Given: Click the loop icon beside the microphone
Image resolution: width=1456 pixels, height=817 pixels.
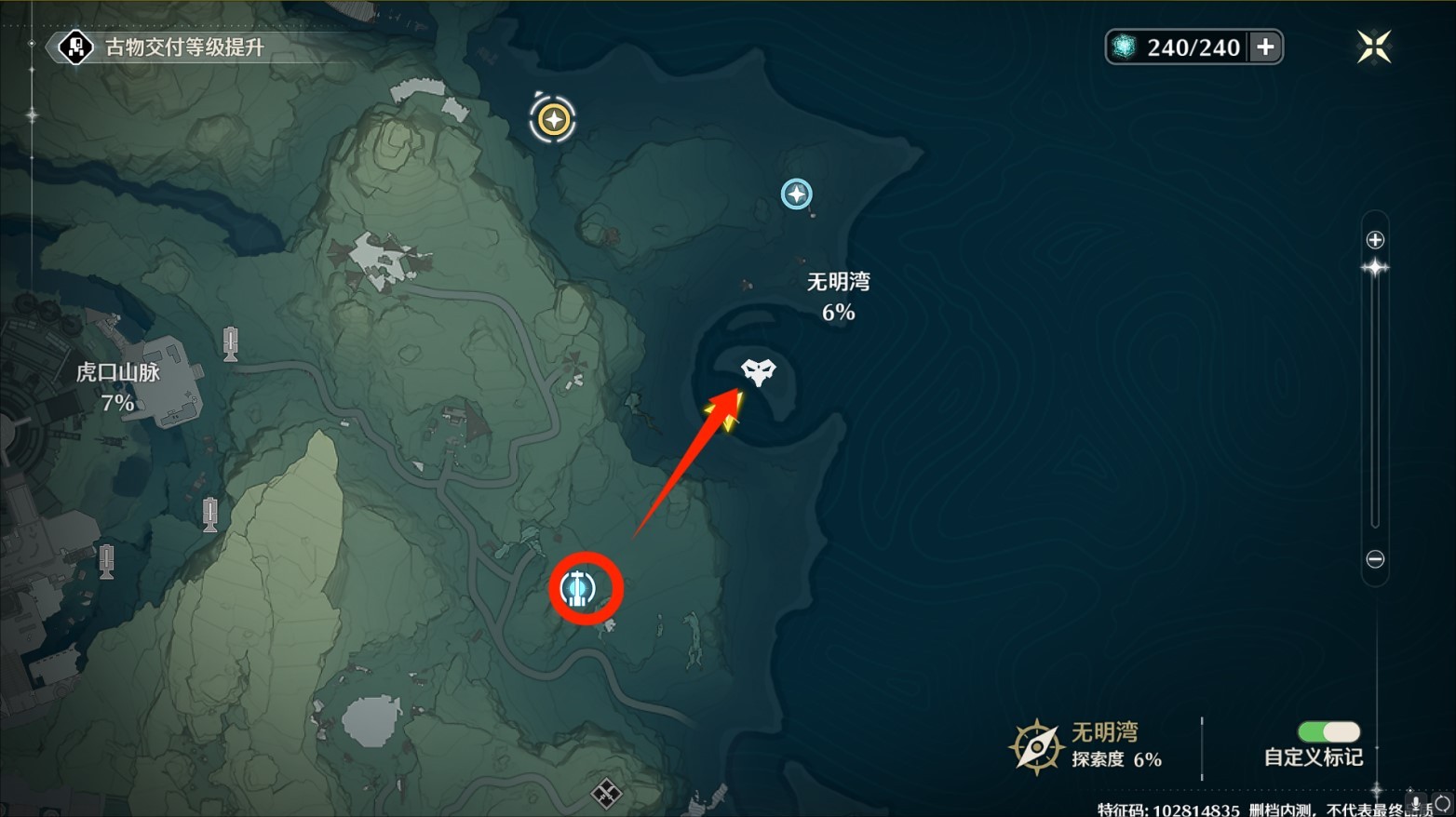Looking at the screenshot, I should pos(1443,802).
